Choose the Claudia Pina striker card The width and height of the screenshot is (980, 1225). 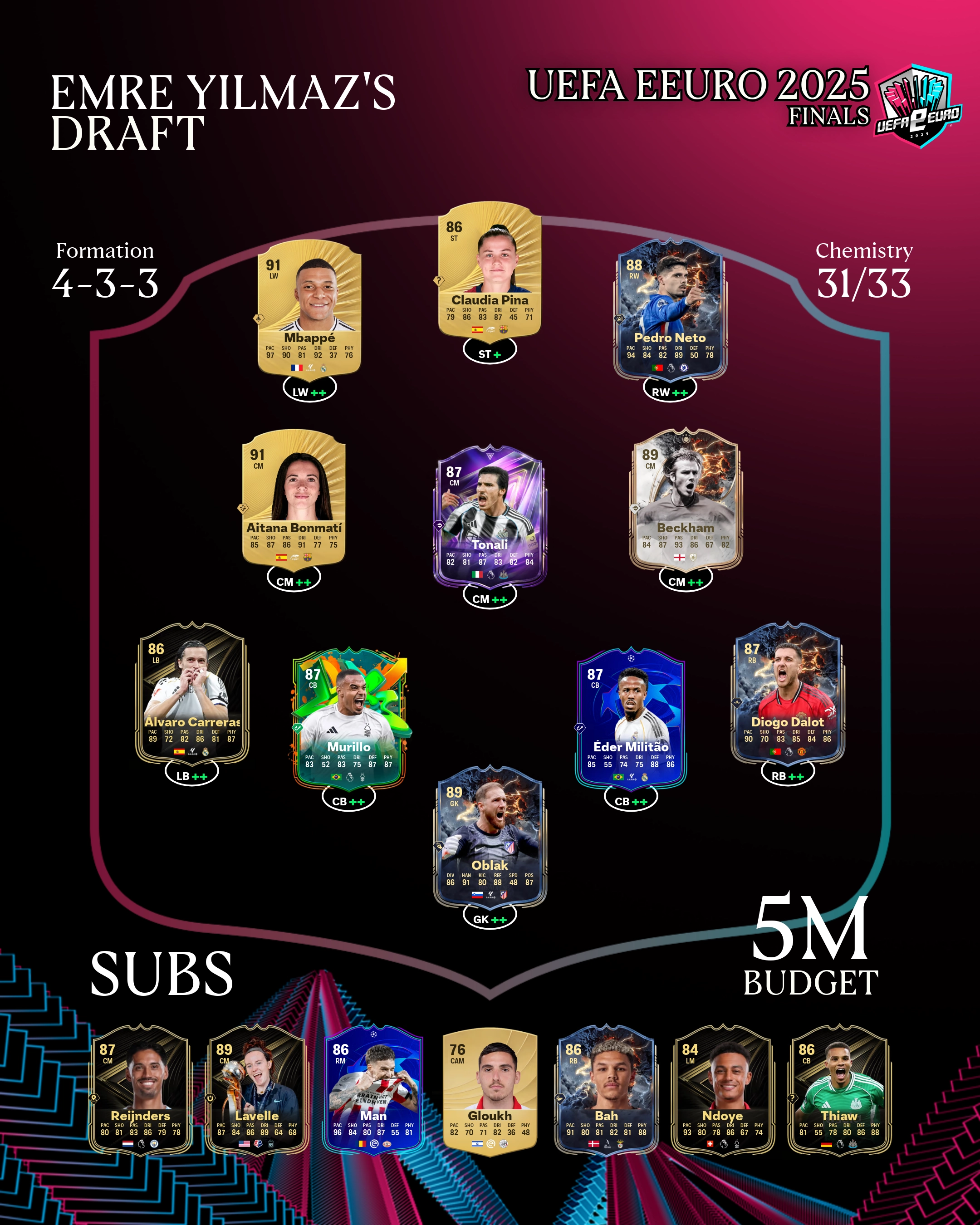(x=489, y=269)
